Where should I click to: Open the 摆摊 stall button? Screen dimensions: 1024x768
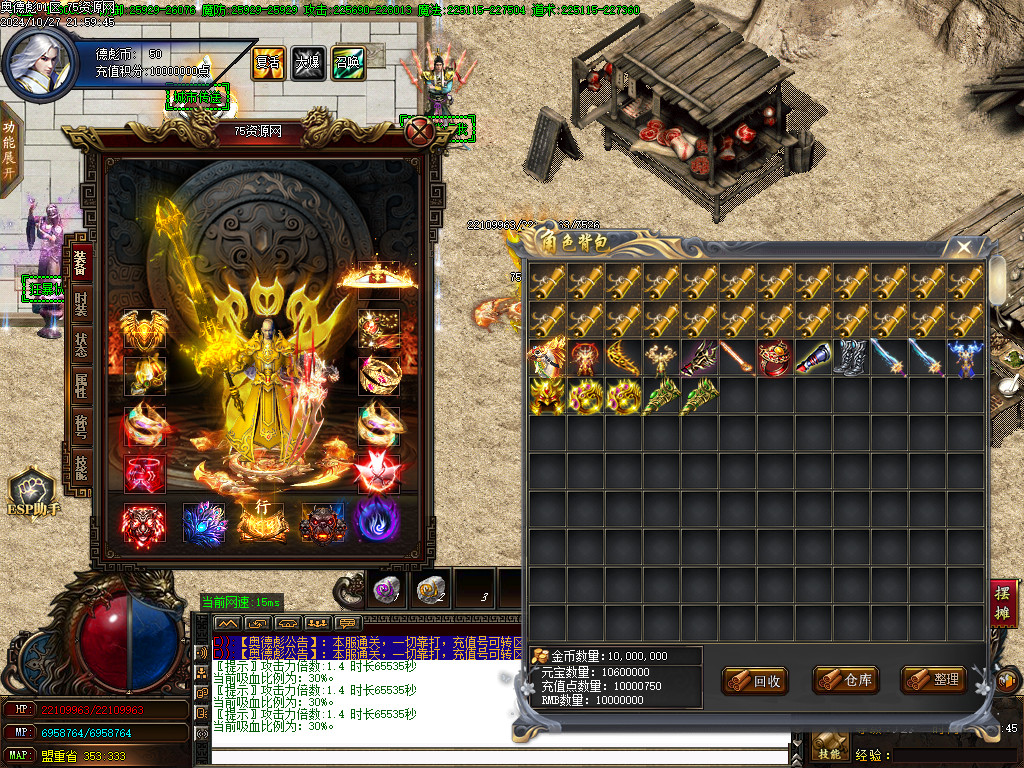1003,603
